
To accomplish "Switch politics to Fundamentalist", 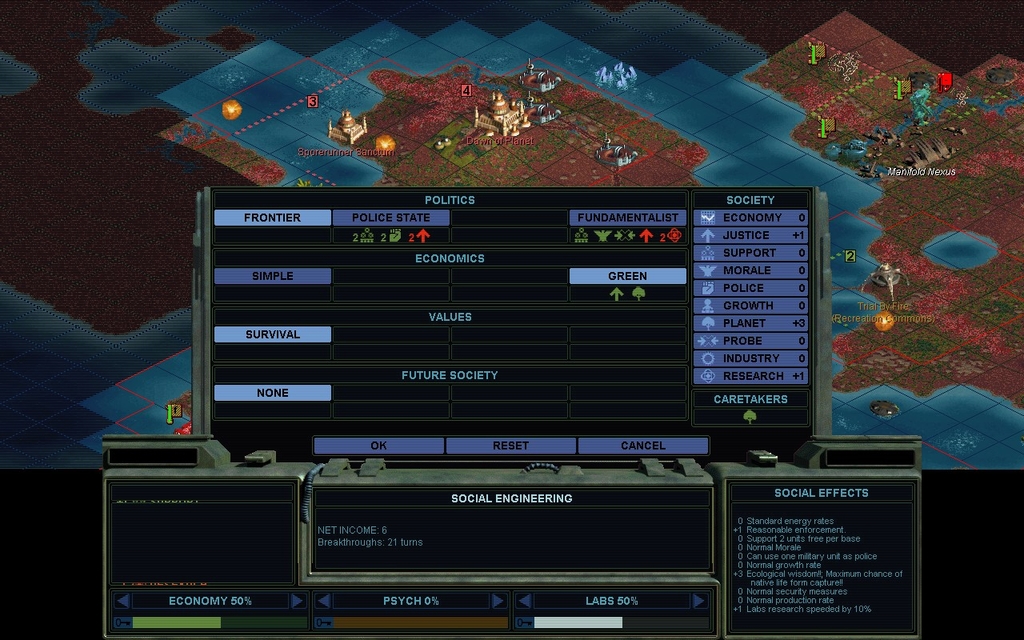I will [628, 217].
